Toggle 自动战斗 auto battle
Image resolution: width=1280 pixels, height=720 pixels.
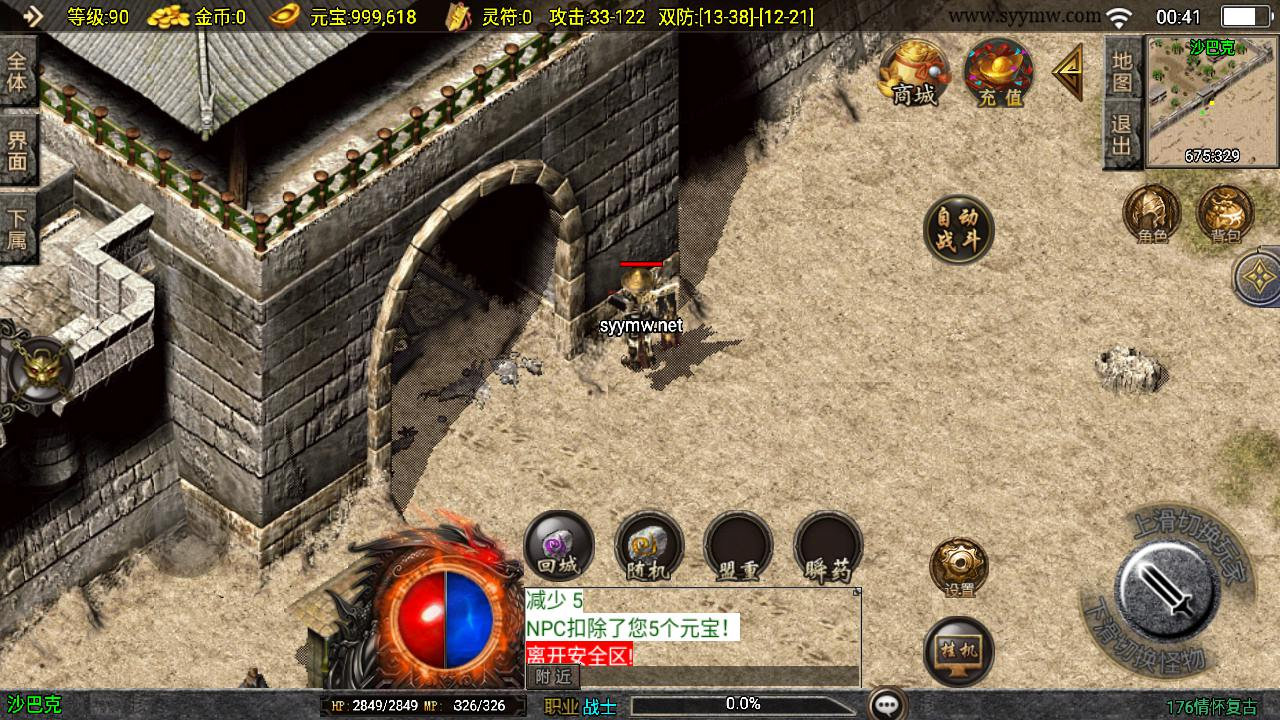pyautogui.click(x=958, y=230)
